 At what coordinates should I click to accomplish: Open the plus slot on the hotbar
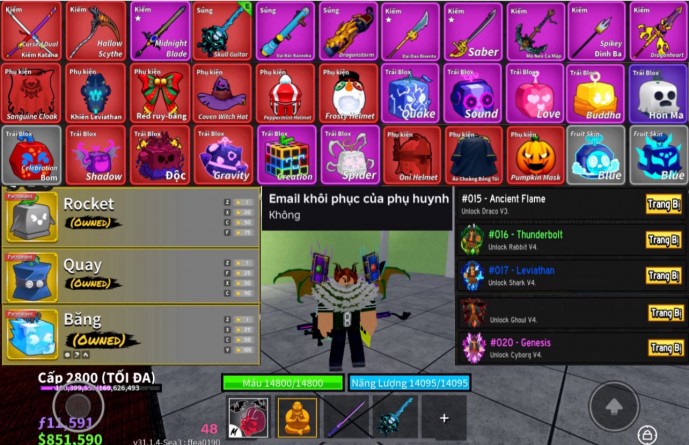(443, 417)
